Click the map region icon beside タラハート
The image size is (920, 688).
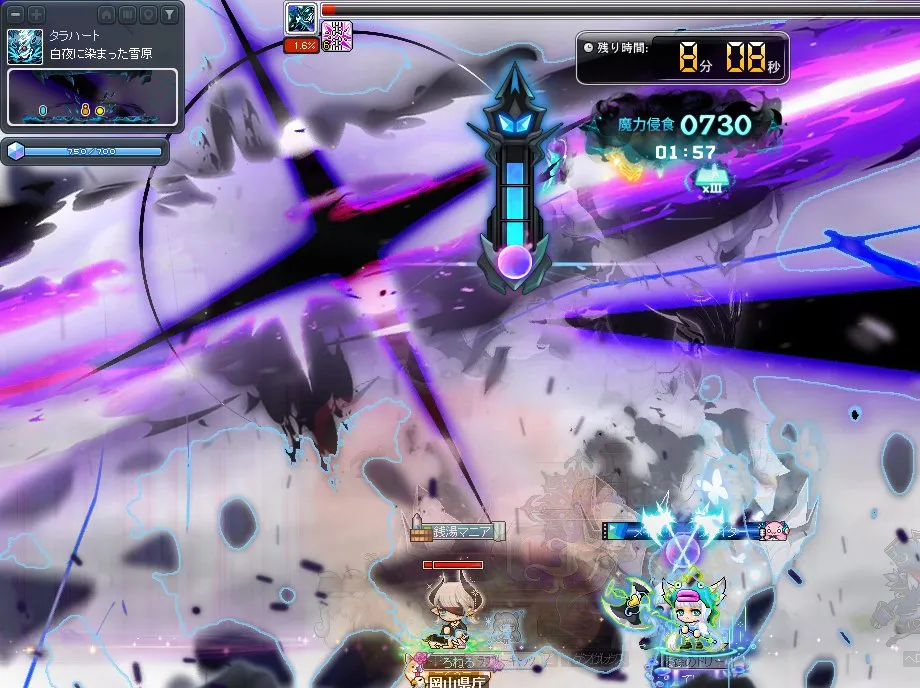pyautogui.click(x=25, y=46)
